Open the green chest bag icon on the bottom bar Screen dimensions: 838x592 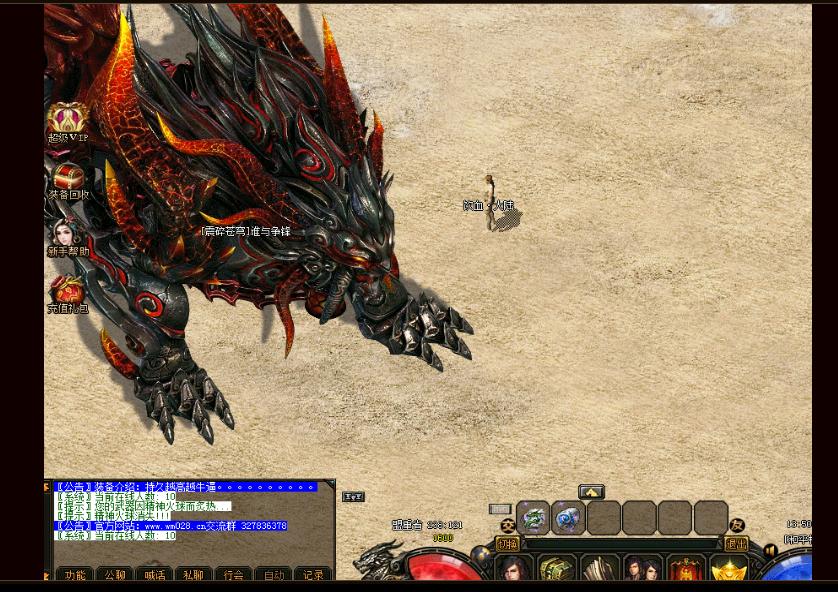pos(556,570)
